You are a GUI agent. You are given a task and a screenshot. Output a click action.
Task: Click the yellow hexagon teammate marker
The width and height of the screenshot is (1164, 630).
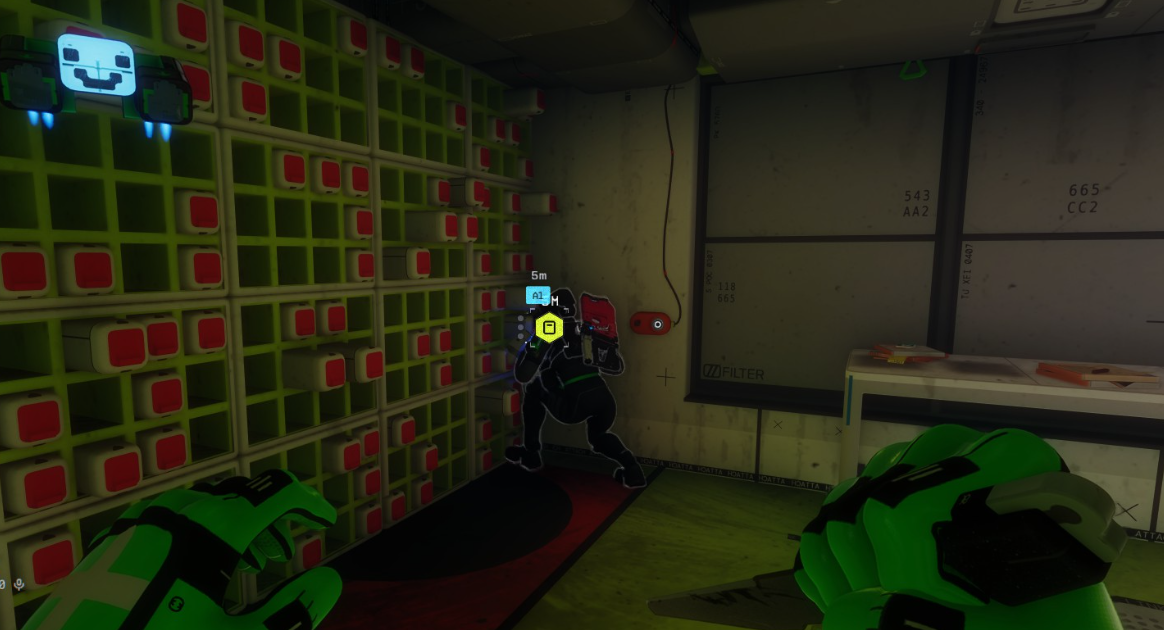point(549,327)
